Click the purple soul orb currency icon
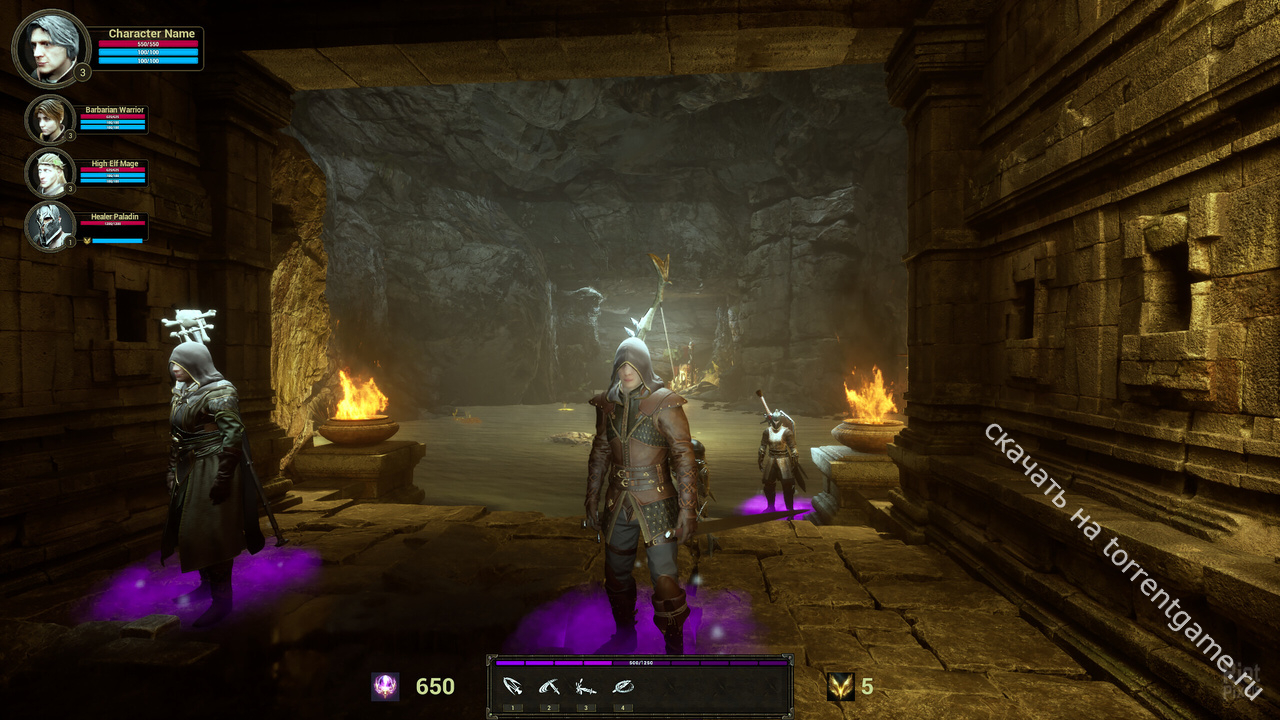The width and height of the screenshot is (1280, 720). point(385,686)
